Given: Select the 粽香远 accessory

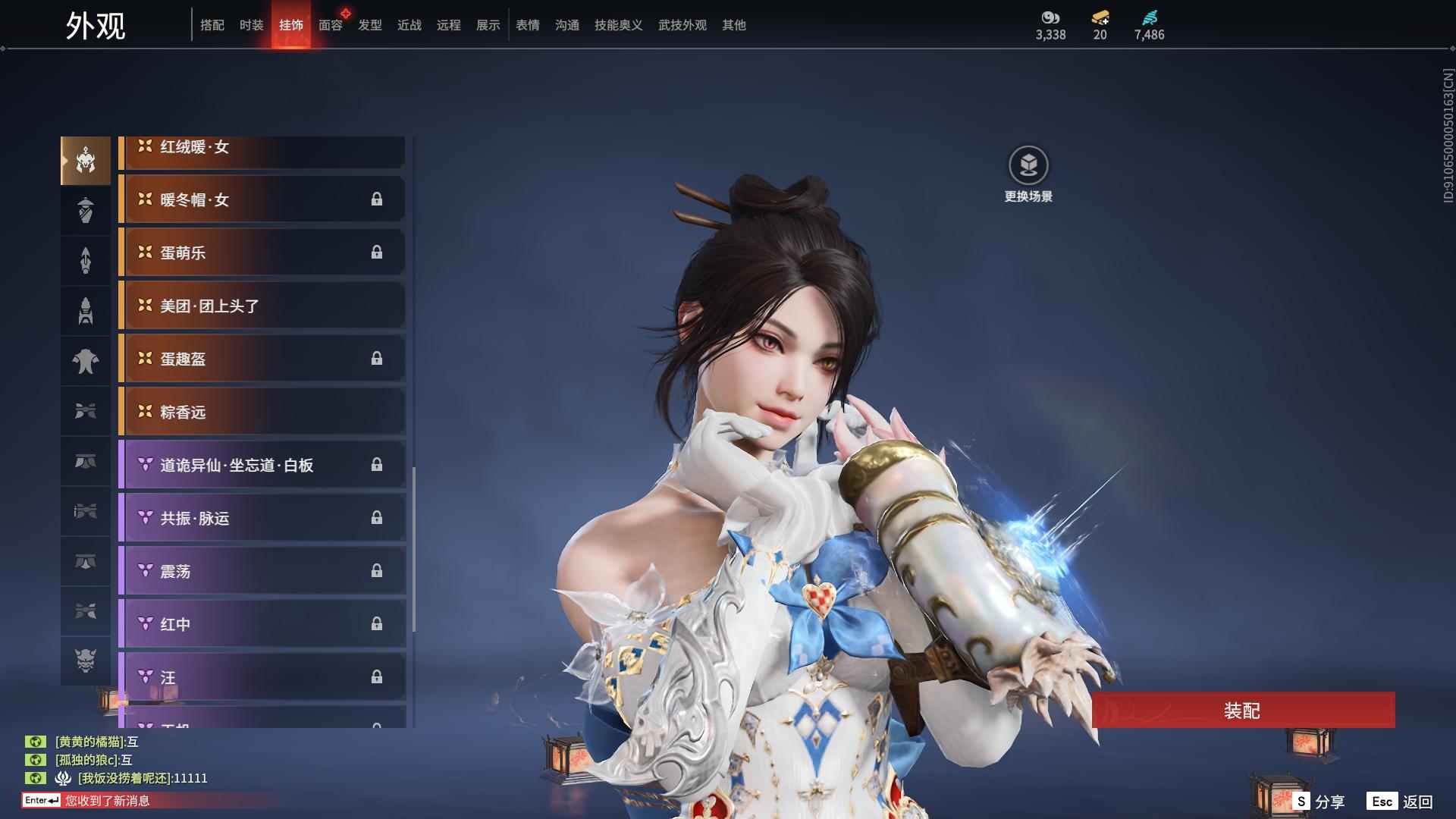Looking at the screenshot, I should point(262,412).
